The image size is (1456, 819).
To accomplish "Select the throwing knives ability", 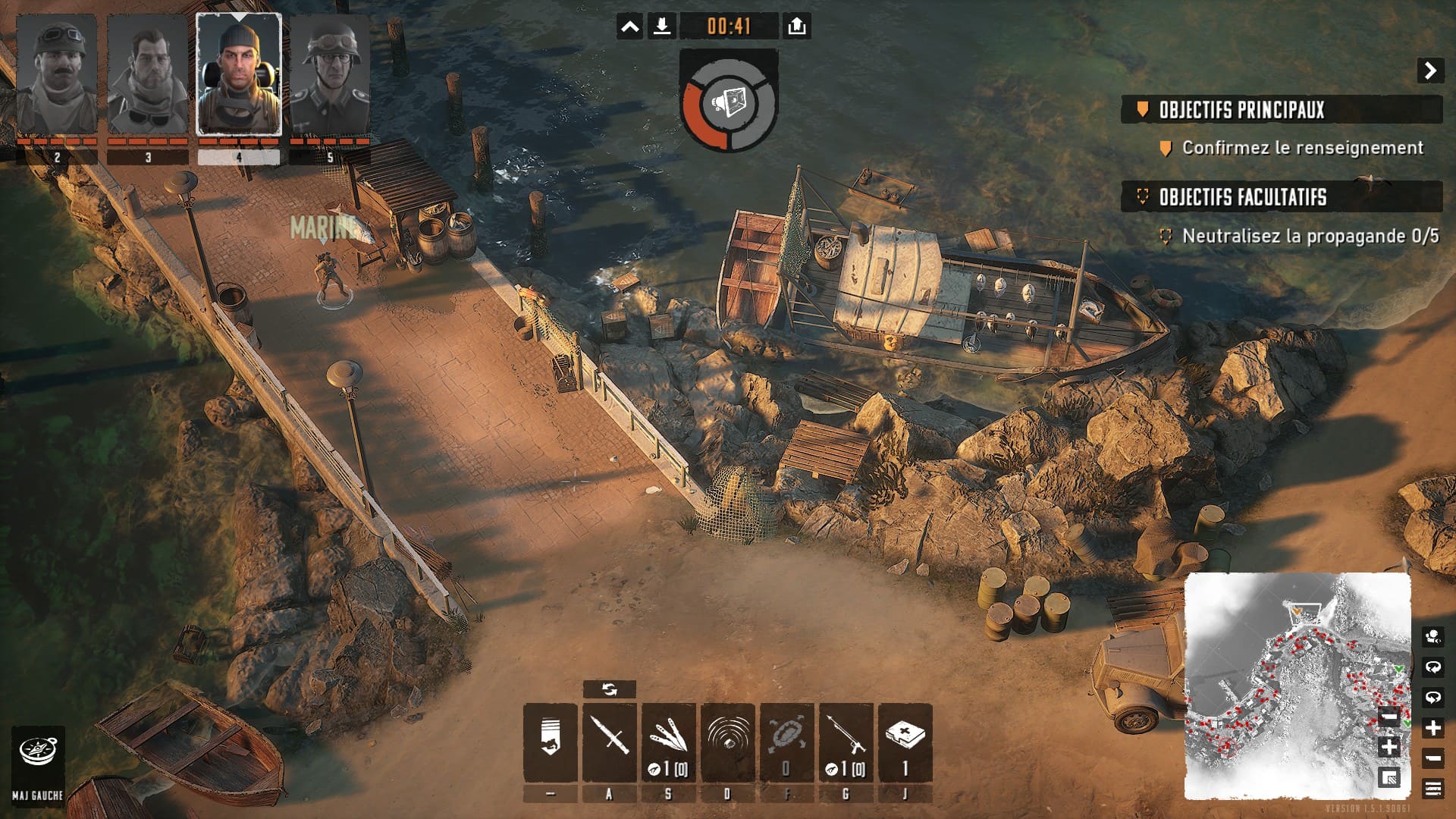I will point(668,741).
